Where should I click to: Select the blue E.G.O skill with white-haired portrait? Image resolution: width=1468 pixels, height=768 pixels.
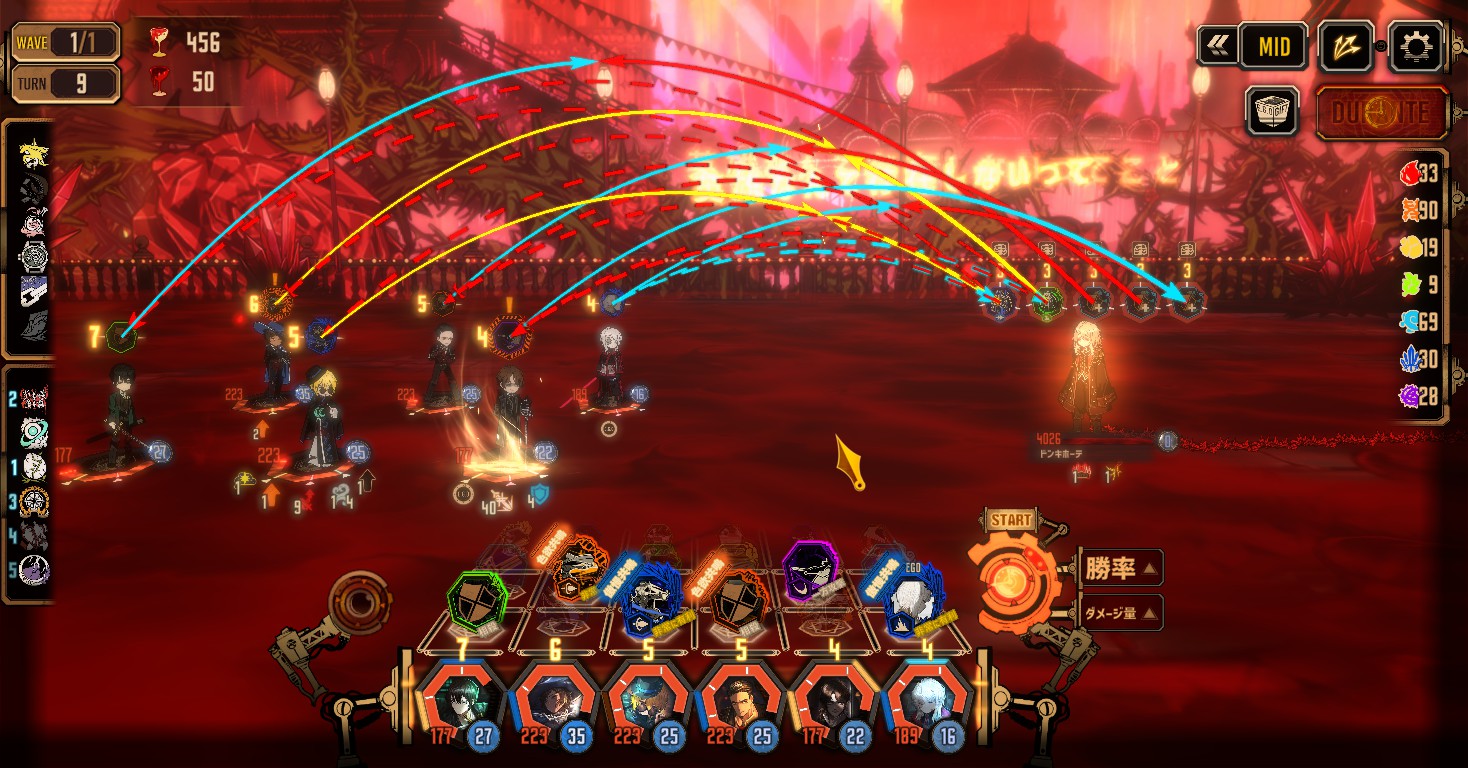pyautogui.click(x=913, y=598)
